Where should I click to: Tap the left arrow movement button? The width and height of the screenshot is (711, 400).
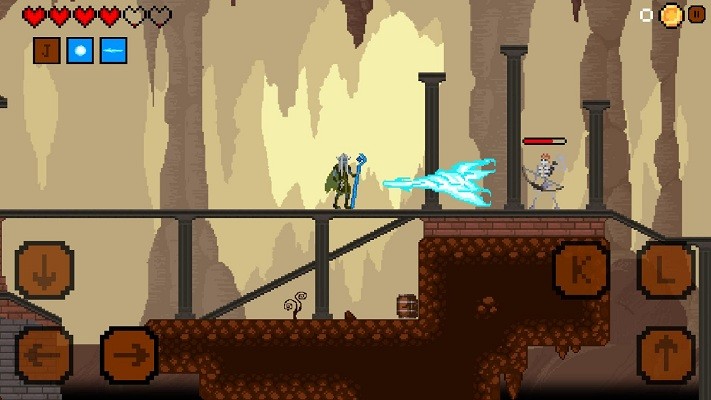(44, 355)
